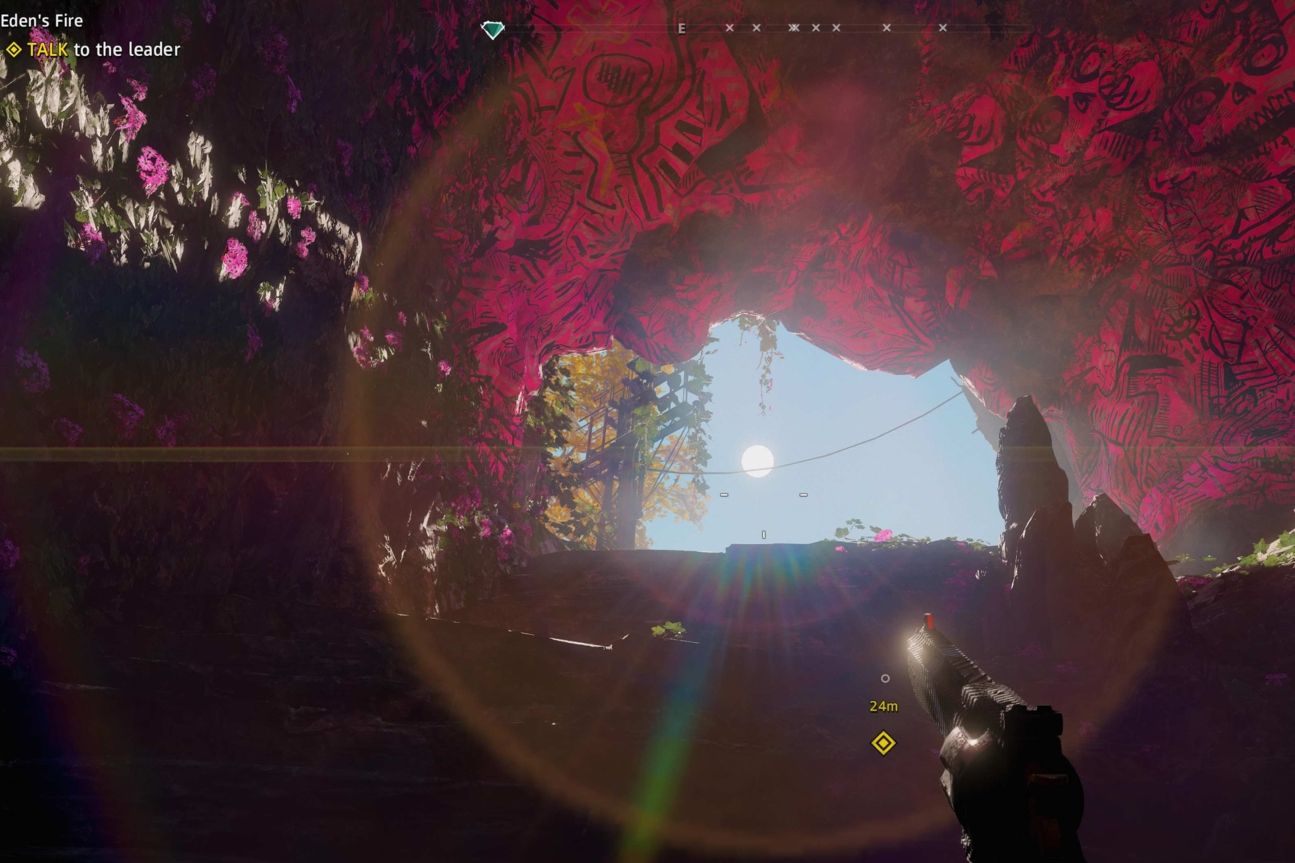Click the right bracket marker near the horizon
The width and height of the screenshot is (1295, 863).
coord(803,493)
